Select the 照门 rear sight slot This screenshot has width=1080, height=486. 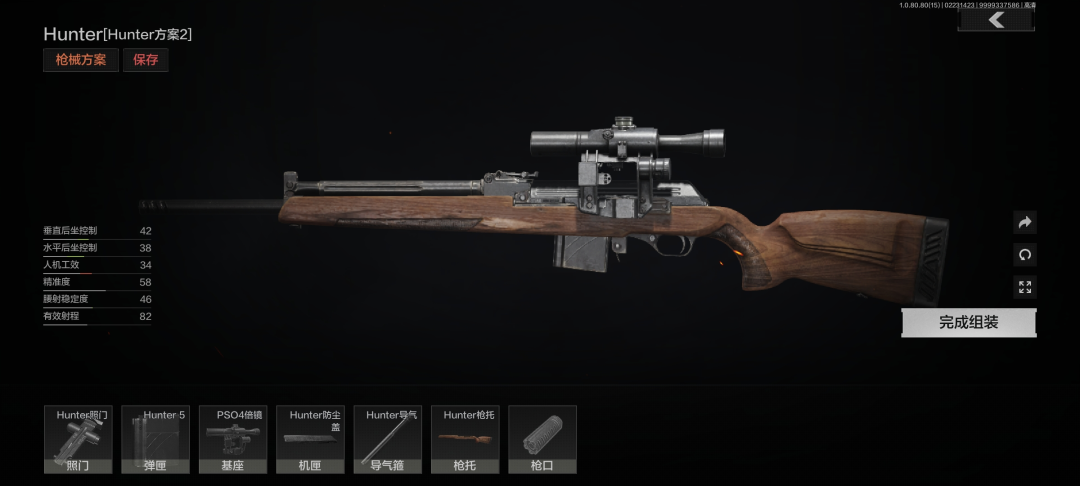coord(77,439)
